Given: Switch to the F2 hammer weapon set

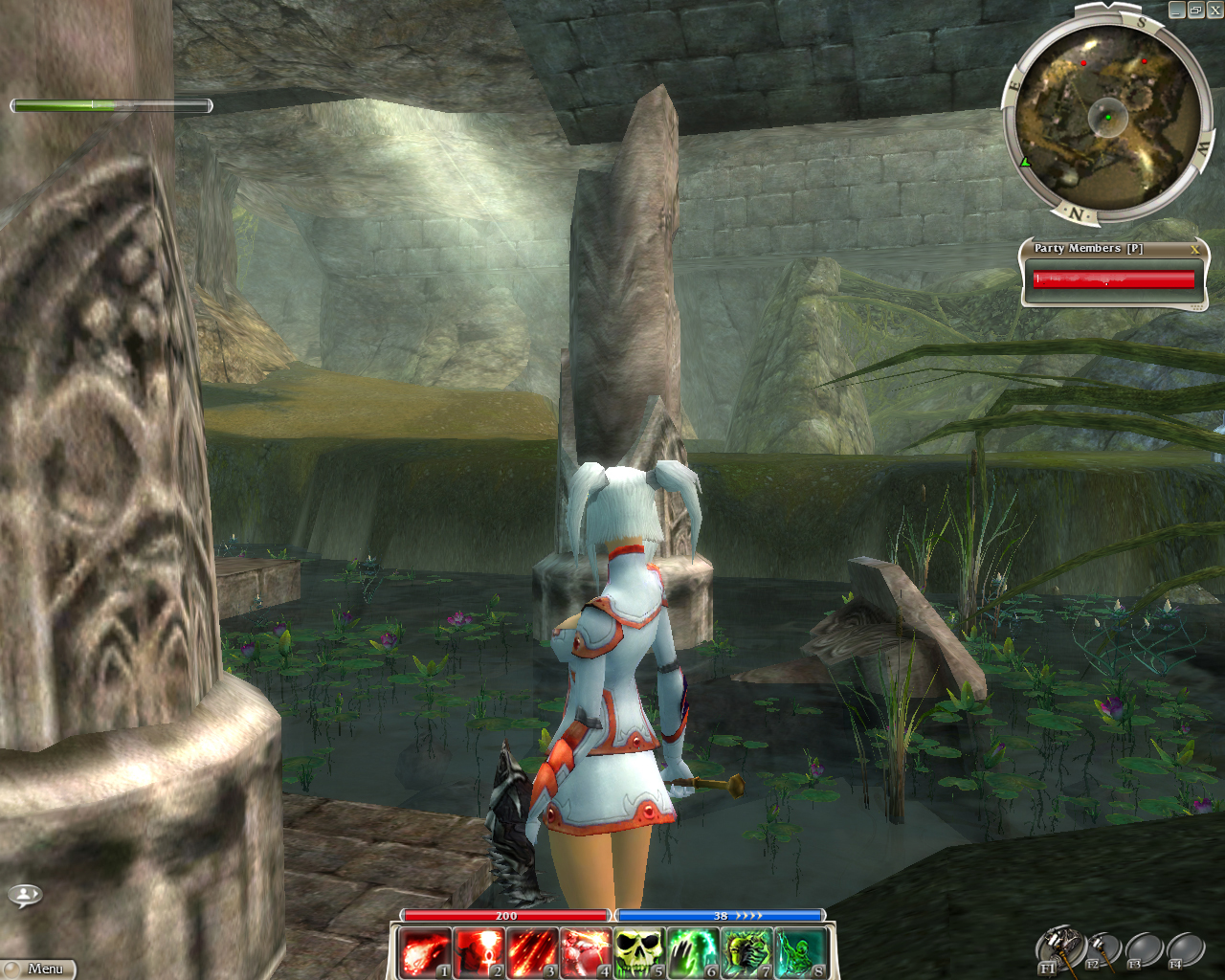Looking at the screenshot, I should point(1103,949).
